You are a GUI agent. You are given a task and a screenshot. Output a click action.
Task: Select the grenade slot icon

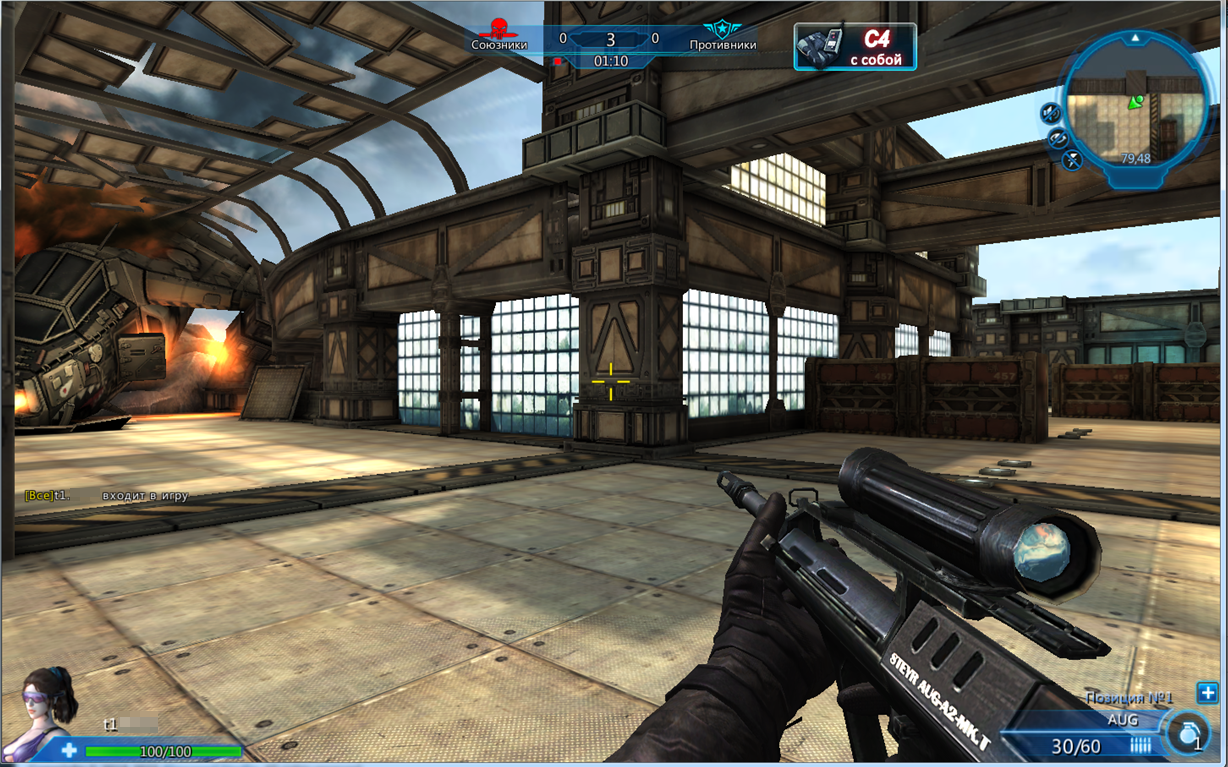[1188, 733]
